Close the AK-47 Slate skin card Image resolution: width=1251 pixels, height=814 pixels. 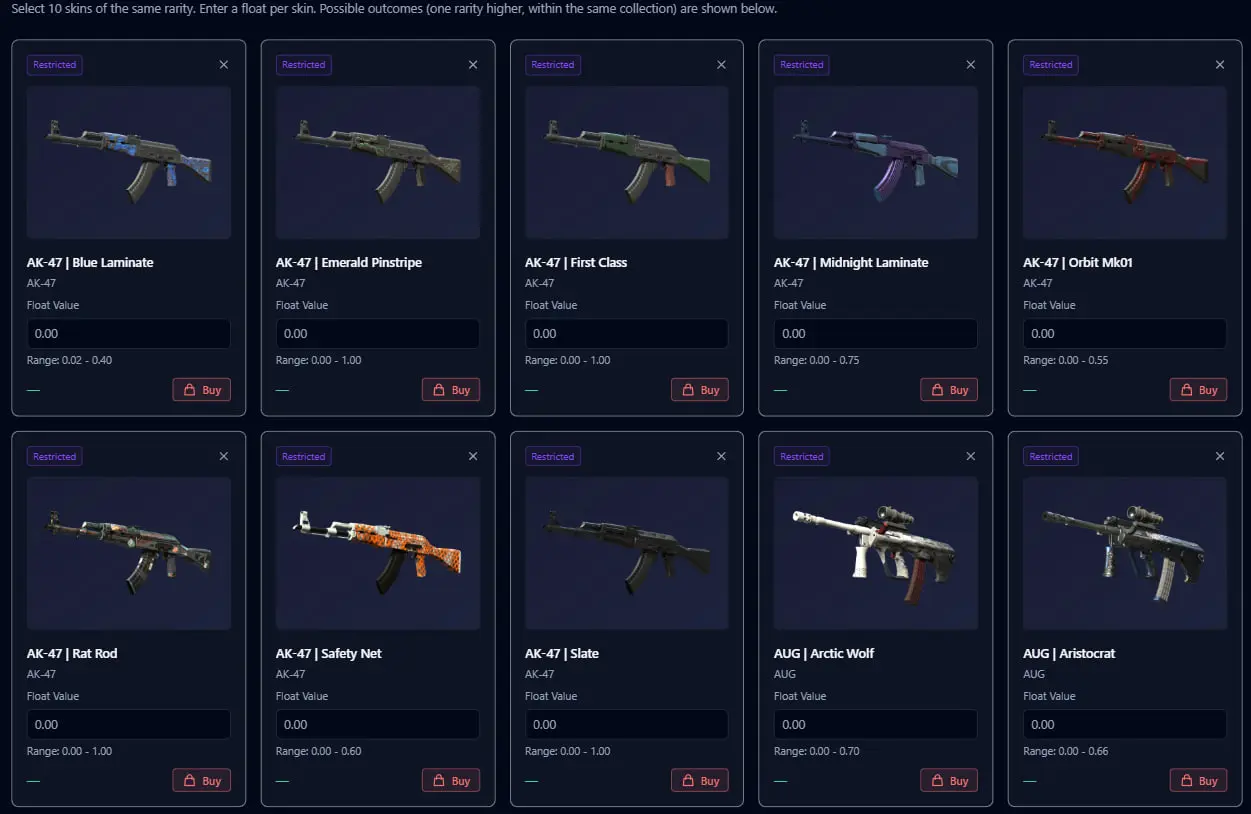coord(722,456)
